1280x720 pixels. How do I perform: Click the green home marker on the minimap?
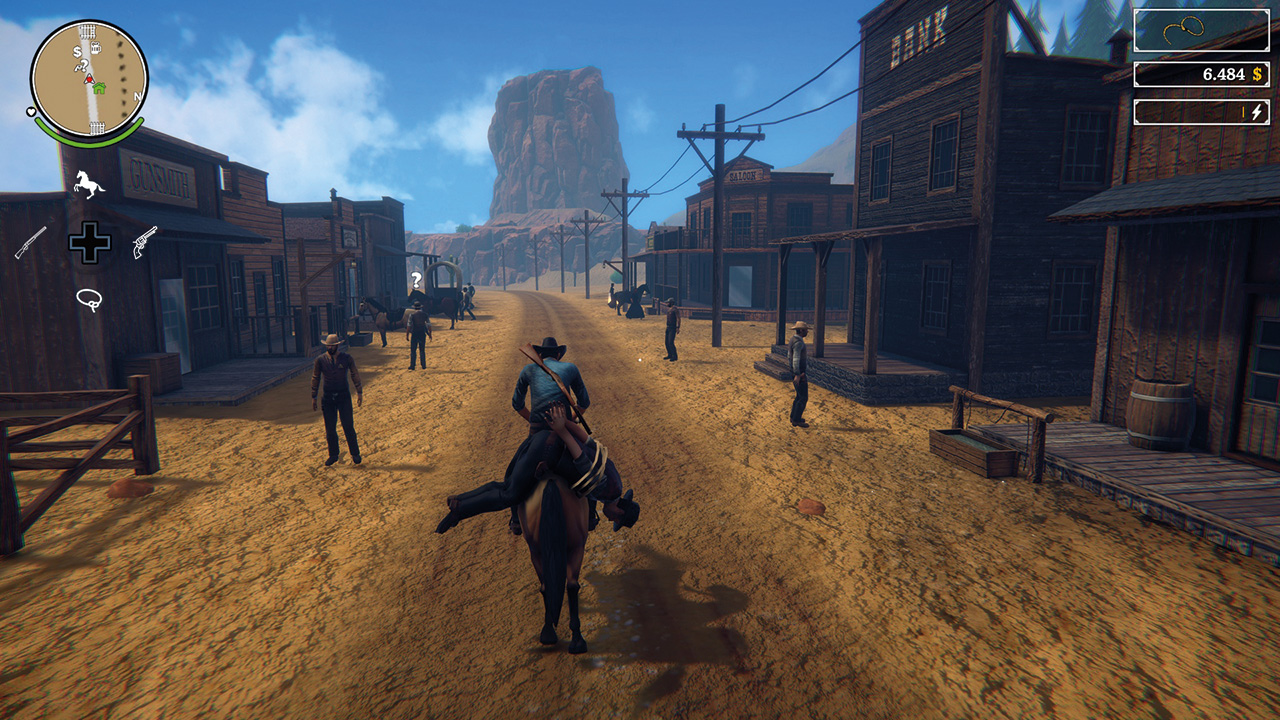100,87
